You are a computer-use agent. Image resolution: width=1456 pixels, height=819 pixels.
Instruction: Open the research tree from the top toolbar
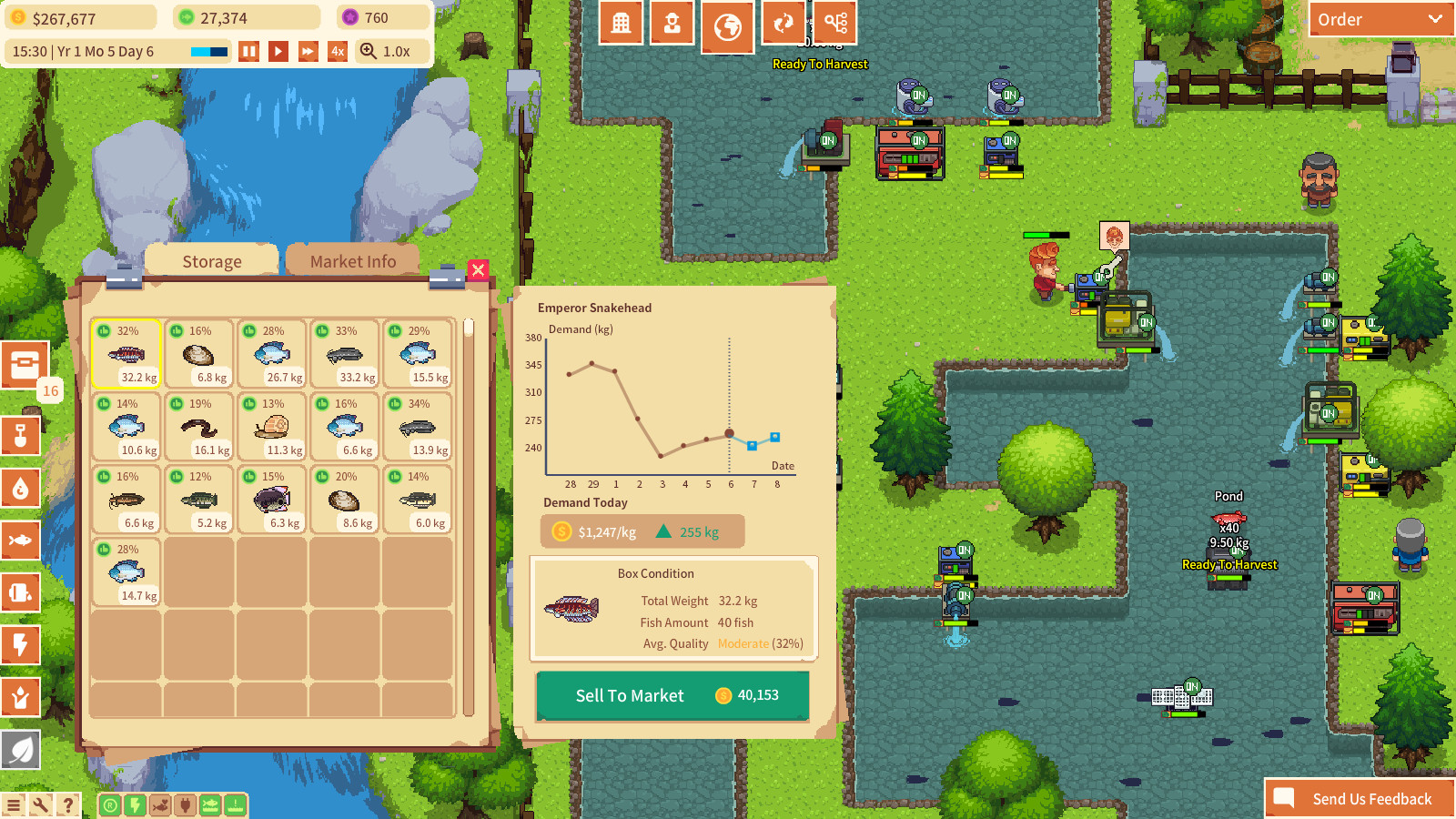(x=834, y=22)
